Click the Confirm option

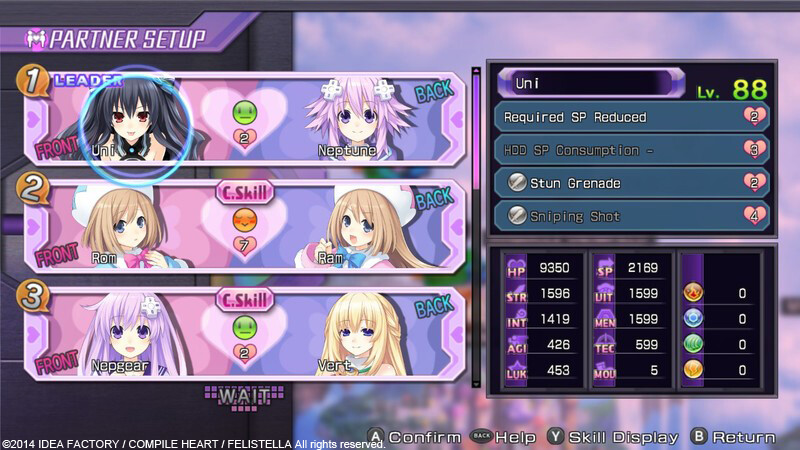415,437
